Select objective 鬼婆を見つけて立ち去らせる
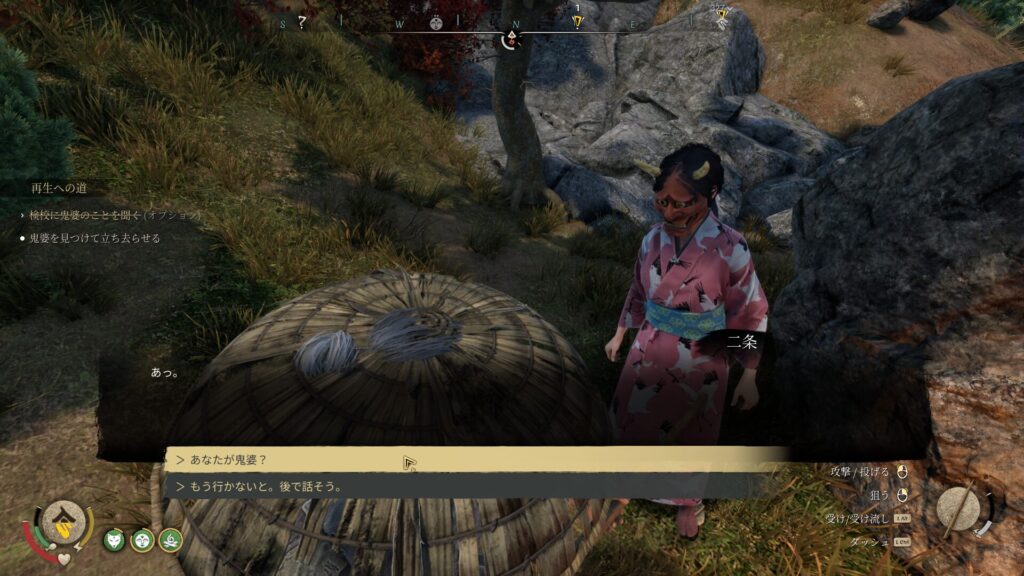This screenshot has height=576, width=1024. point(95,238)
